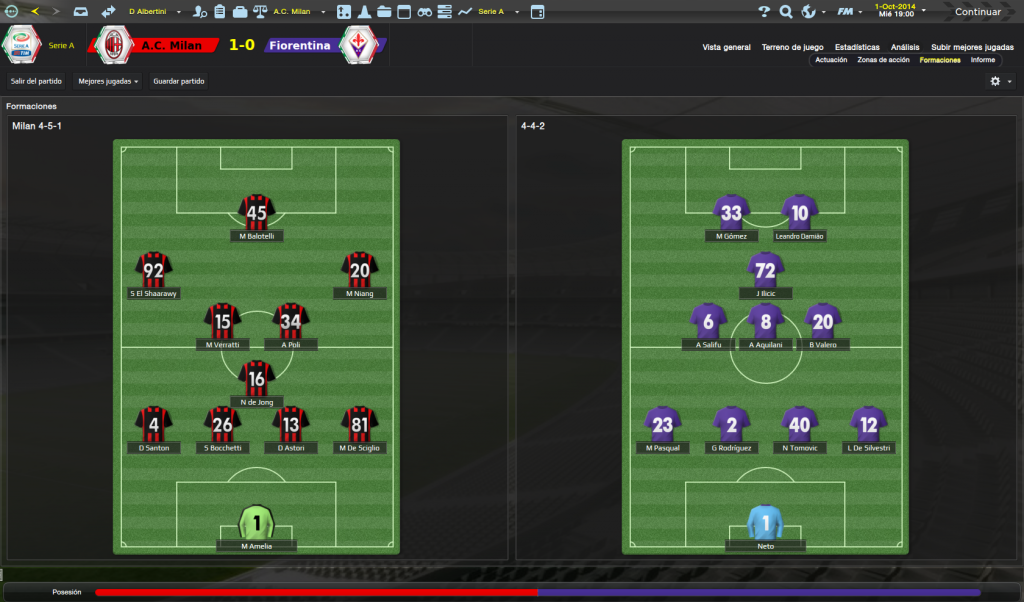The width and height of the screenshot is (1024, 602).
Task: Open the Vista general tab
Action: (x=726, y=47)
